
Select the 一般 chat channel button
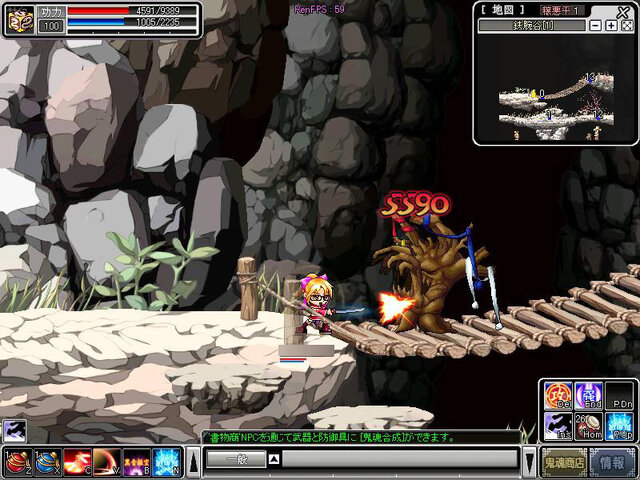click(x=235, y=459)
